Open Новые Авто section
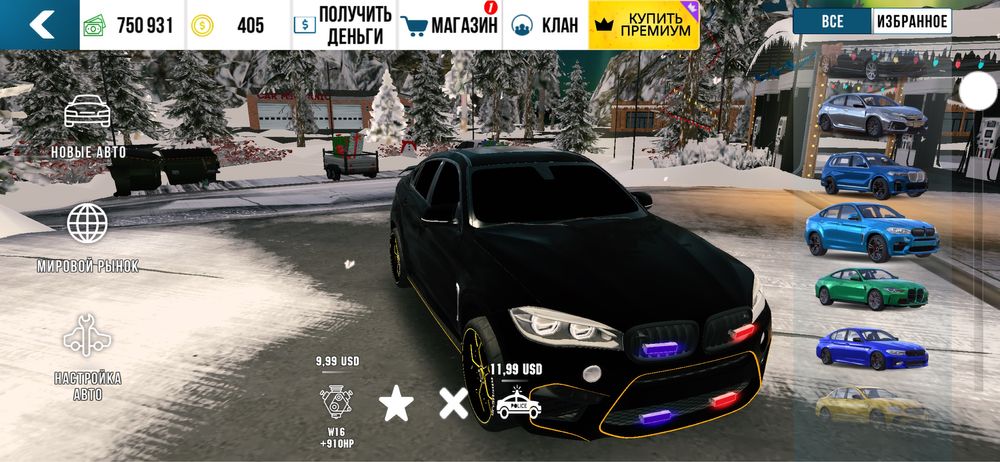Screen dimensions: 1000x462 click(88, 126)
